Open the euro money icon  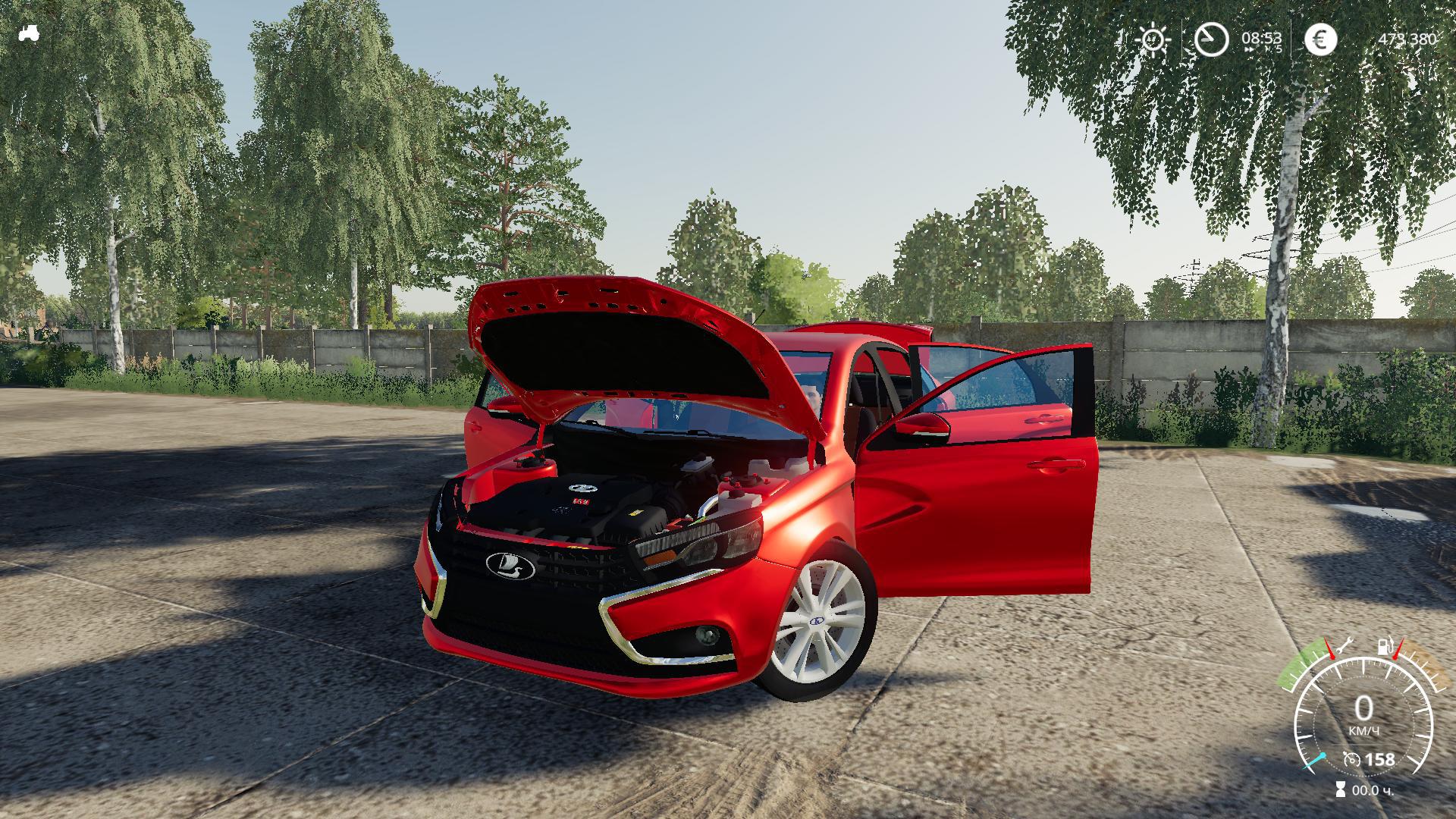[x=1320, y=39]
